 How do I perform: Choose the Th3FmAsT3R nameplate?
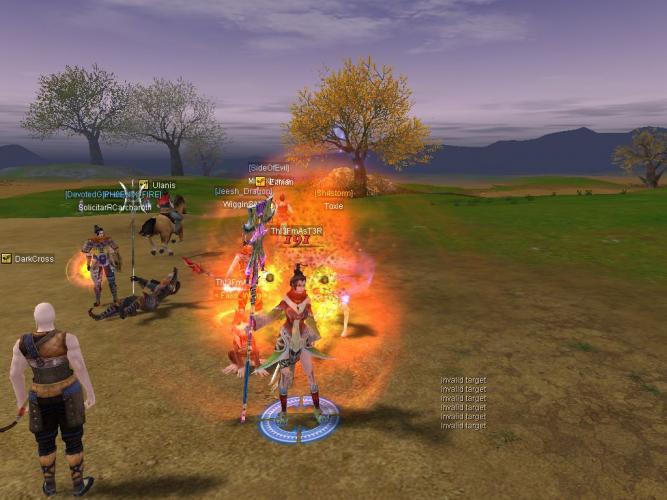296,231
